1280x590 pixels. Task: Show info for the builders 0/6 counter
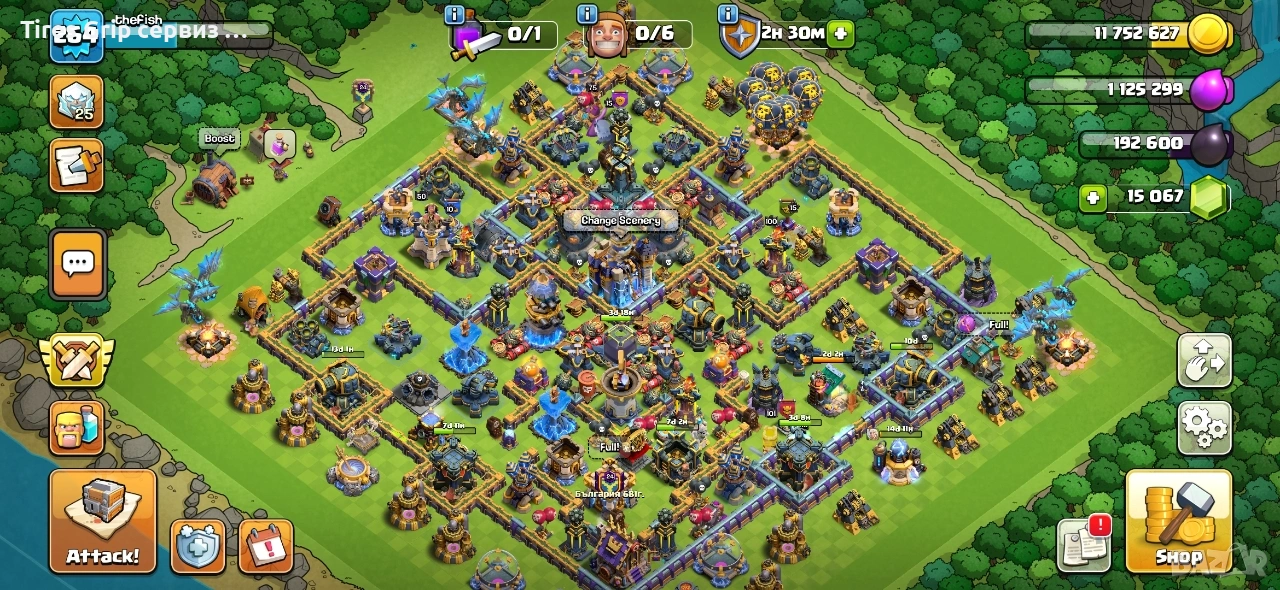click(589, 15)
